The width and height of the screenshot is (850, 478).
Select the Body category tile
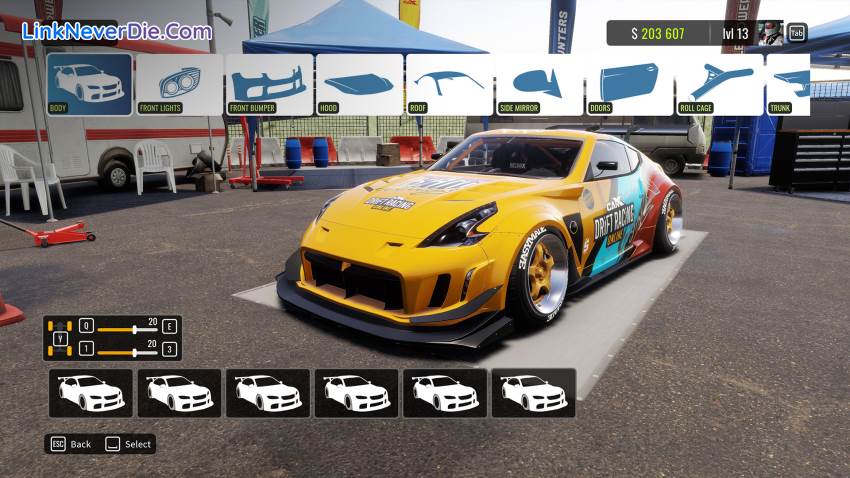point(89,84)
